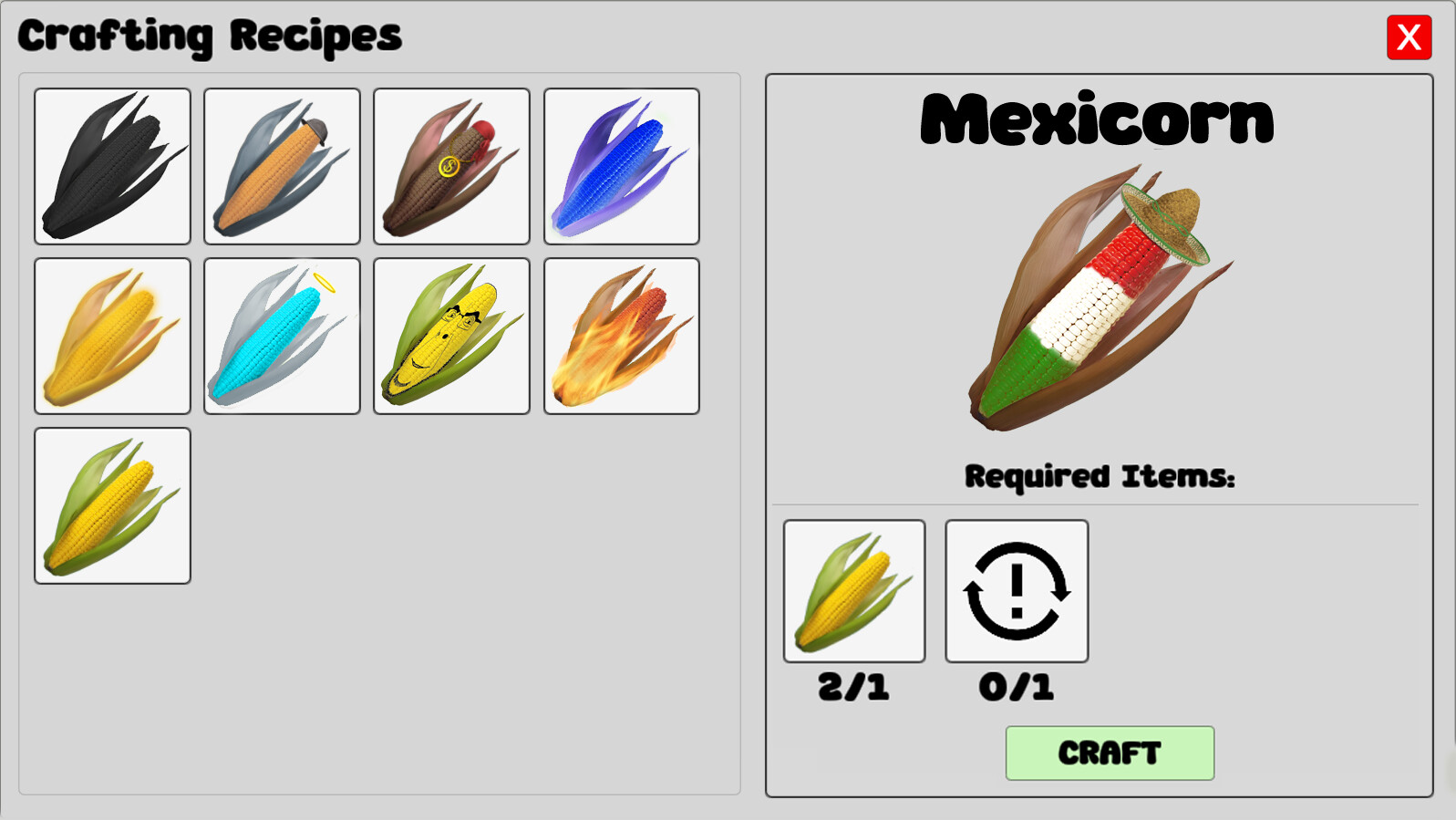
Task: Click the yellow corn required item slot
Action: pos(853,590)
